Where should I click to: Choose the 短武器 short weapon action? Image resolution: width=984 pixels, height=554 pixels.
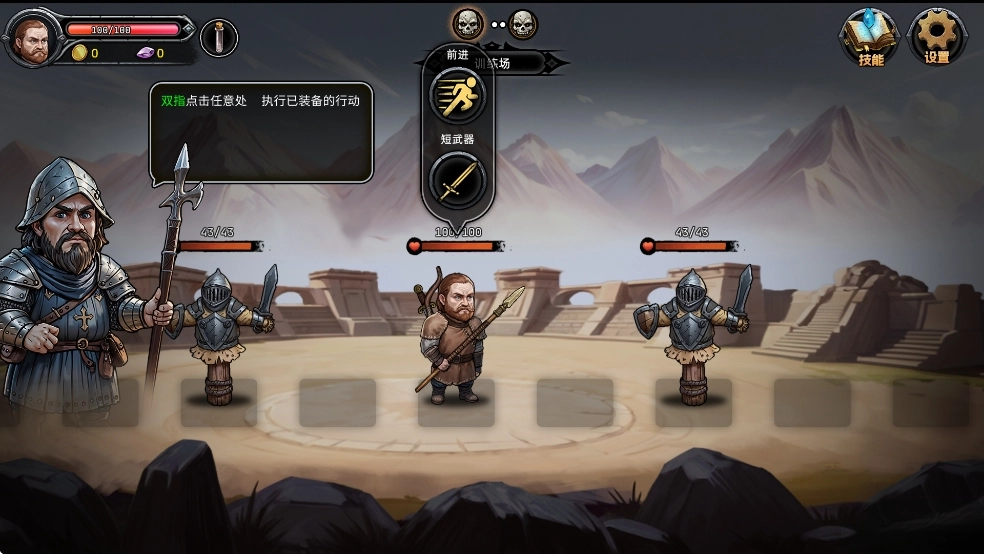coord(457,181)
